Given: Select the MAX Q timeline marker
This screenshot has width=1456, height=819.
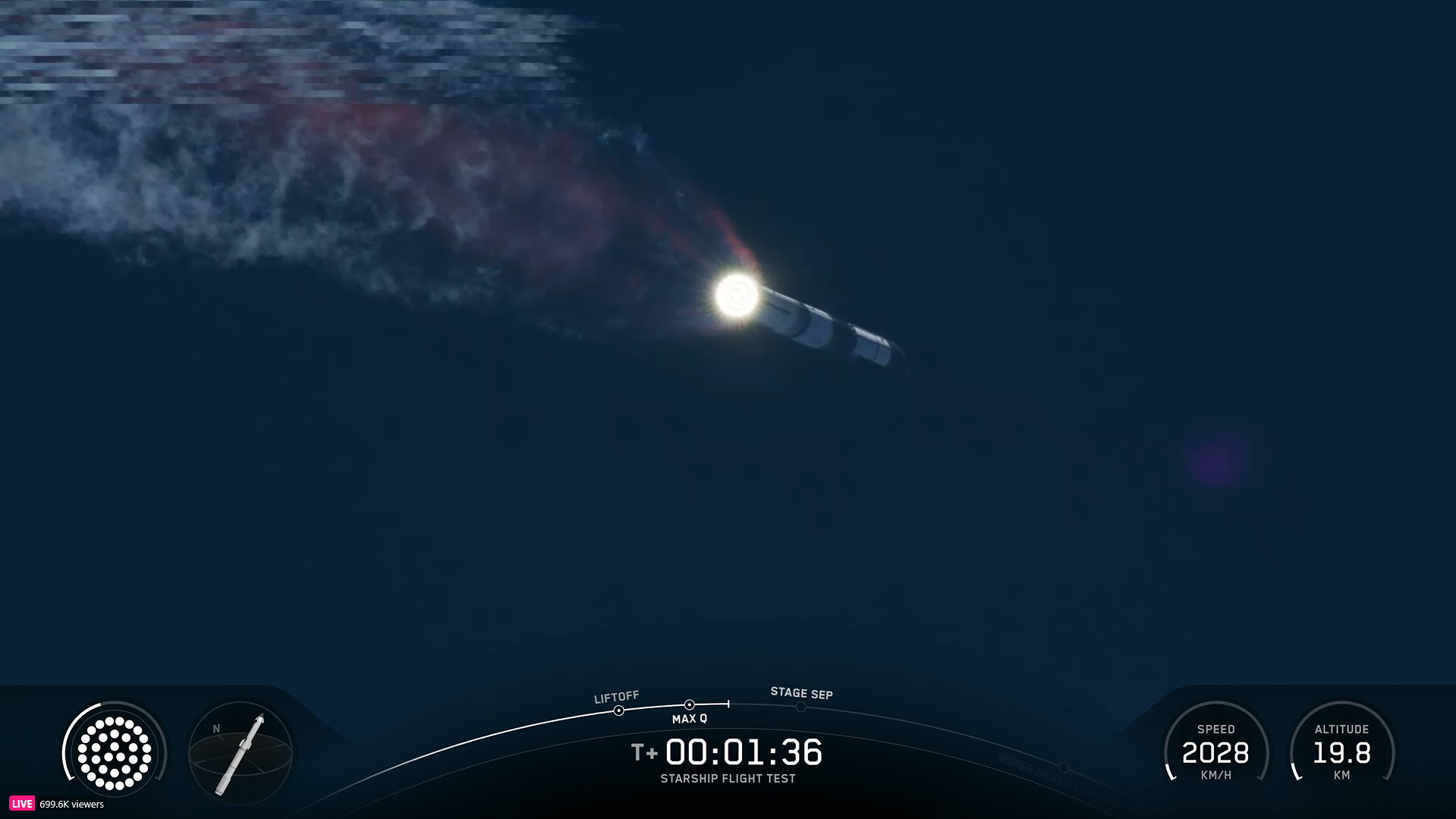Looking at the screenshot, I should pyautogui.click(x=689, y=705).
